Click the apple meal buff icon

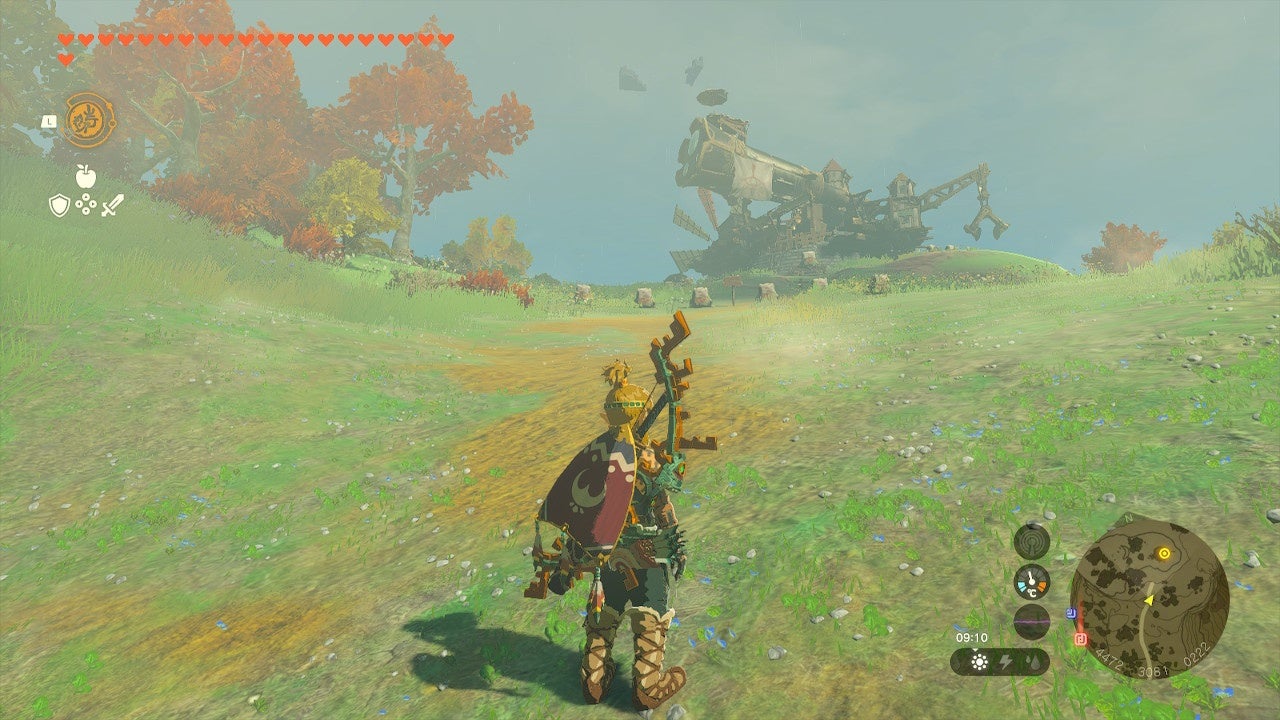[x=85, y=176]
